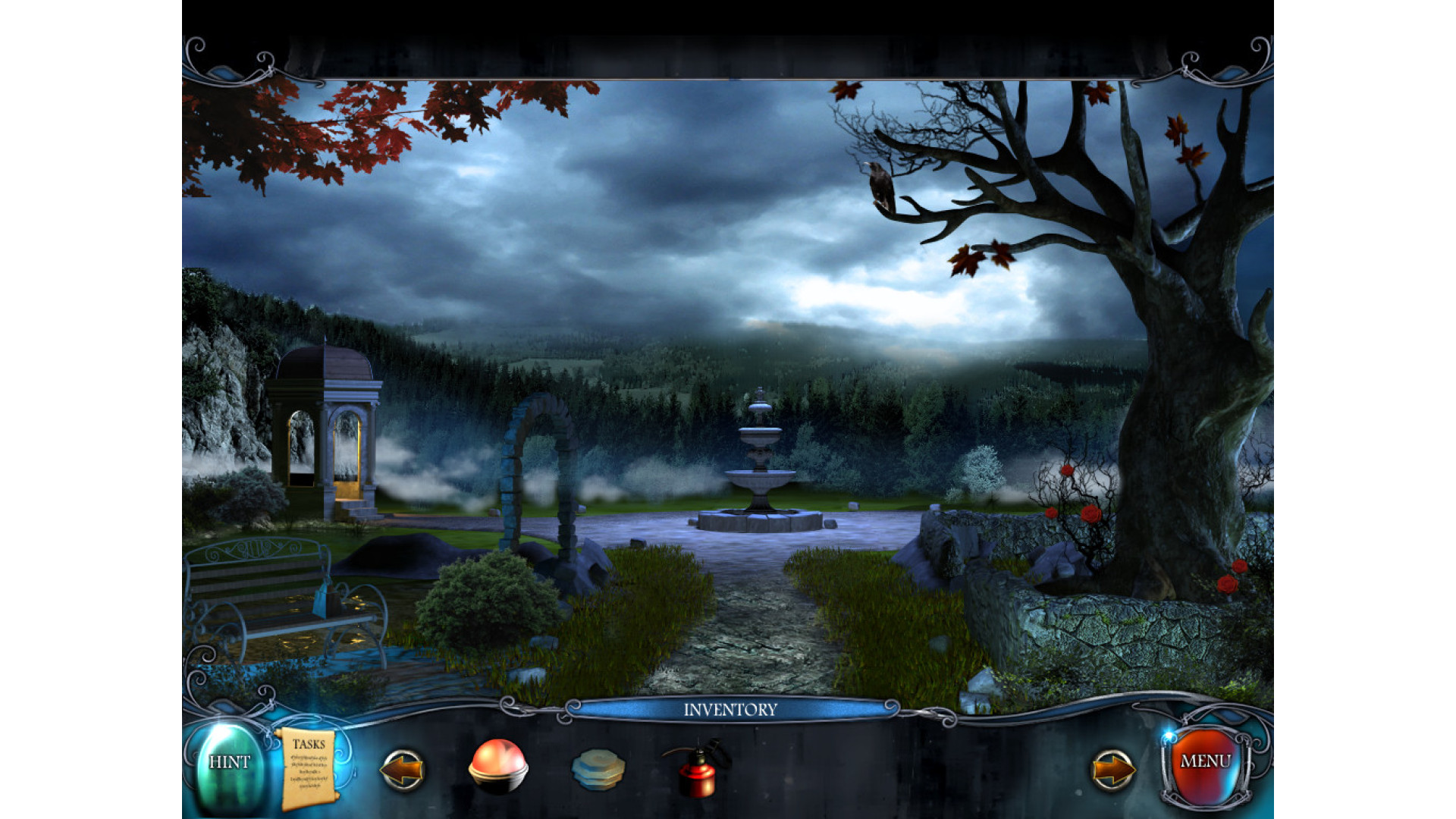Select the red oil can item
1456x819 pixels.
click(x=698, y=769)
